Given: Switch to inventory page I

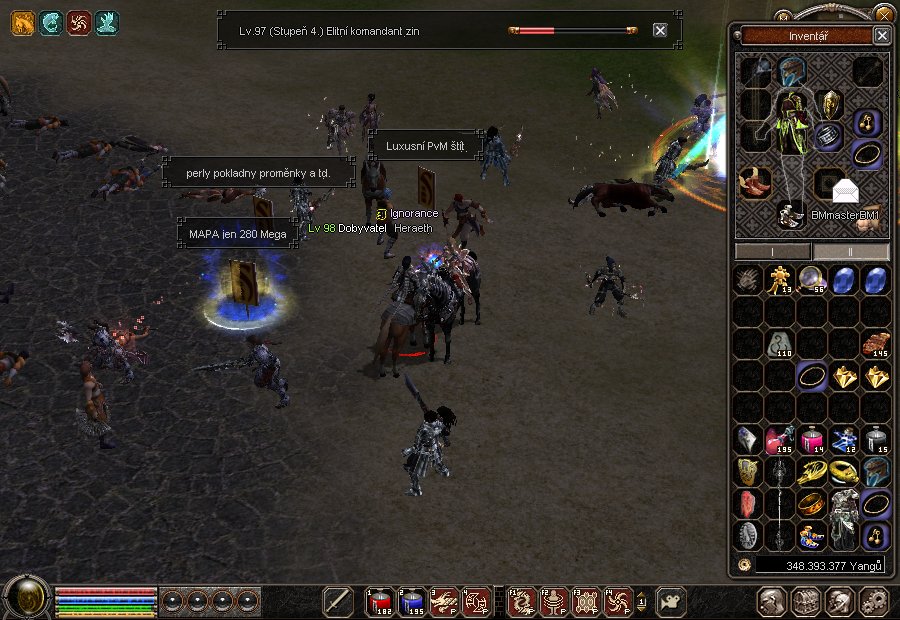Looking at the screenshot, I should [x=772, y=251].
